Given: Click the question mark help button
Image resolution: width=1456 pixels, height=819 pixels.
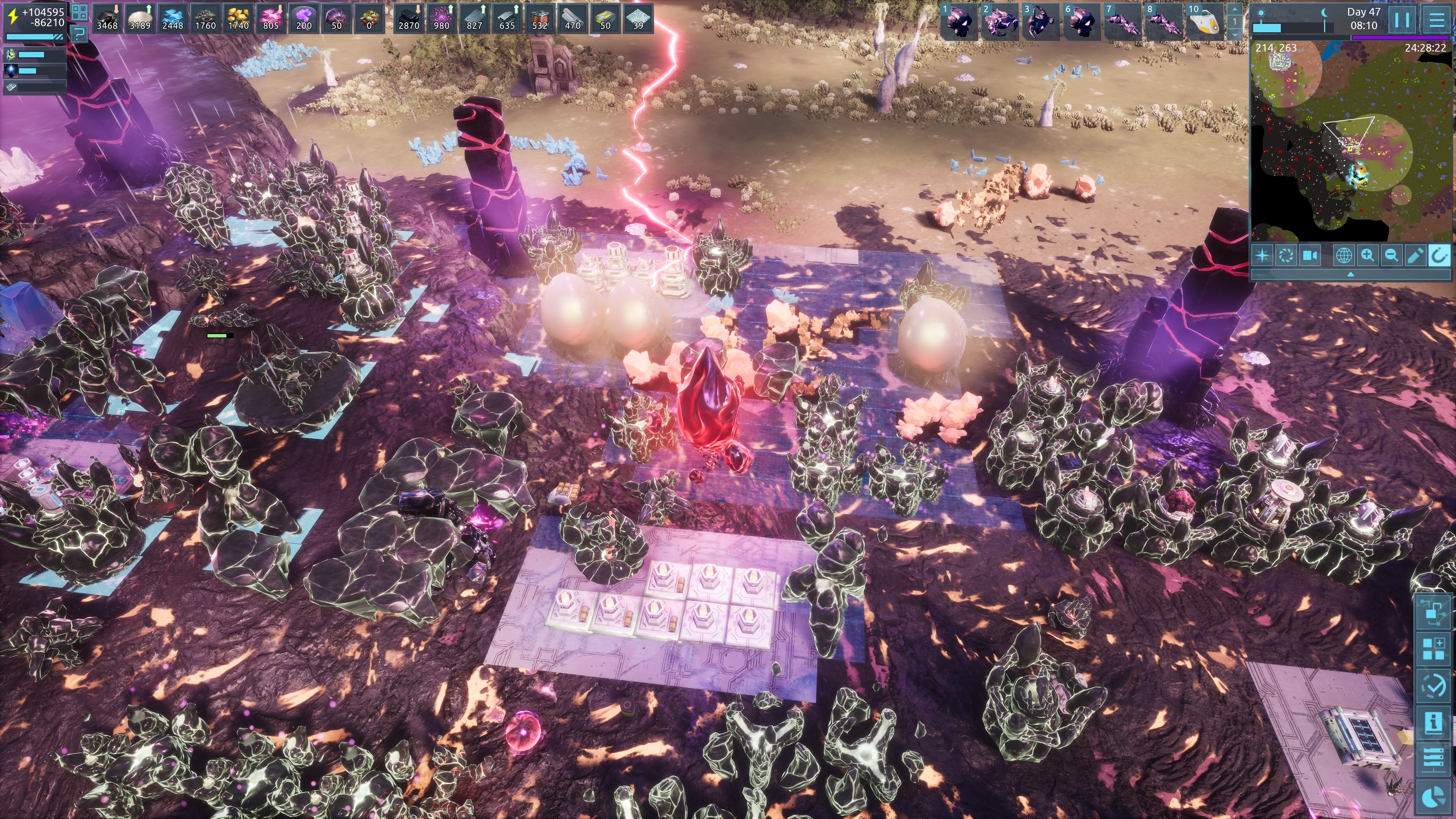Looking at the screenshot, I should [79, 35].
